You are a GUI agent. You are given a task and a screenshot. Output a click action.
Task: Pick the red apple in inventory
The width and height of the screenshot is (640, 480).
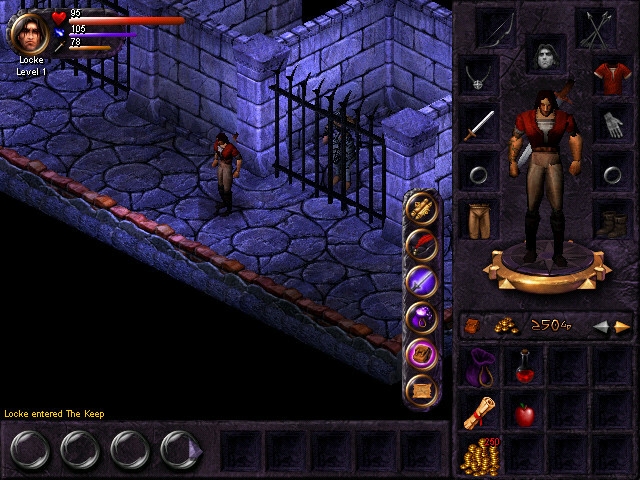523,413
